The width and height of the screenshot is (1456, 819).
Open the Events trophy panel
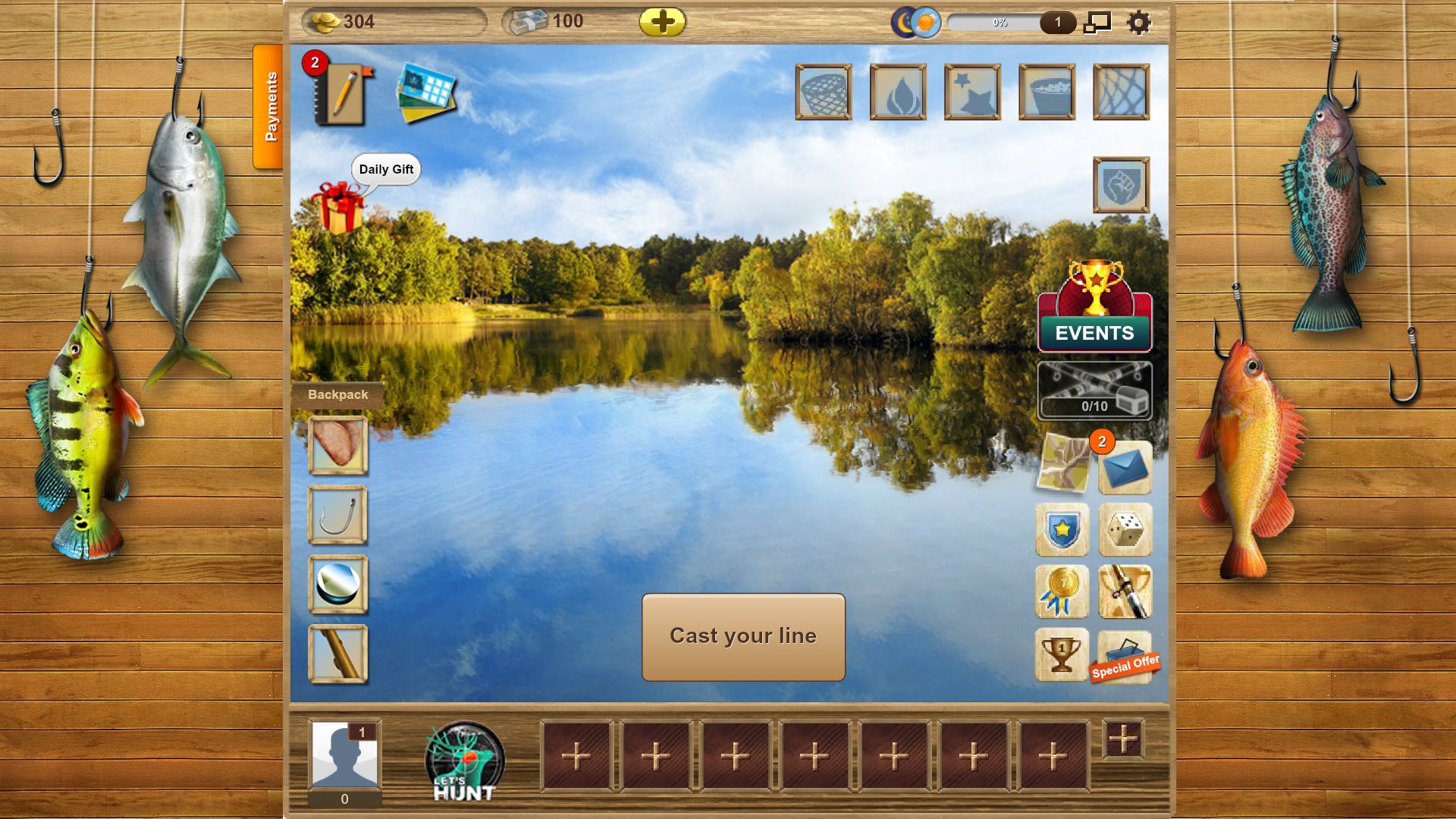(x=1094, y=318)
